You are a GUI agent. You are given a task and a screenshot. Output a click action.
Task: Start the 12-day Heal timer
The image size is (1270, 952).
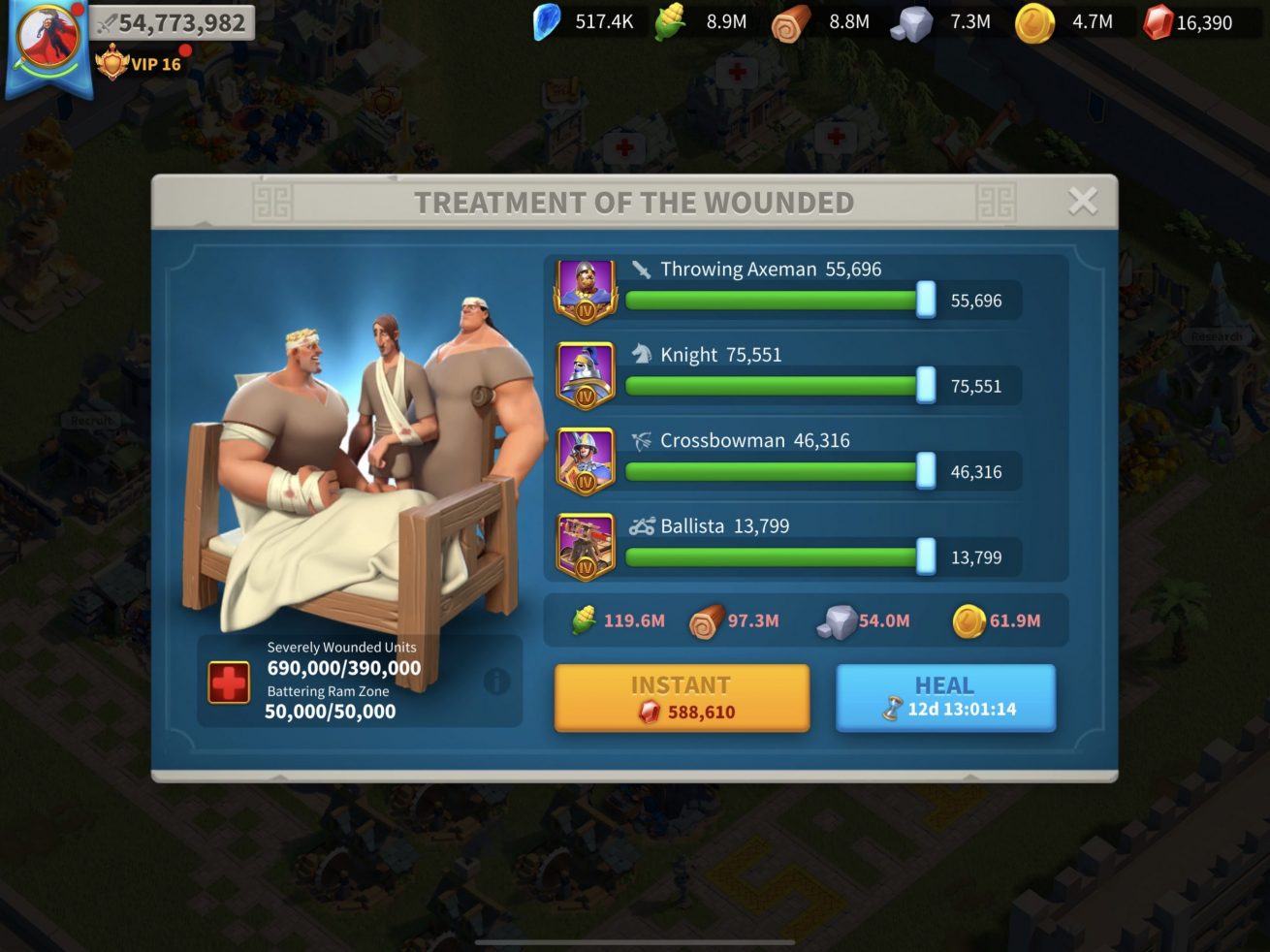945,698
